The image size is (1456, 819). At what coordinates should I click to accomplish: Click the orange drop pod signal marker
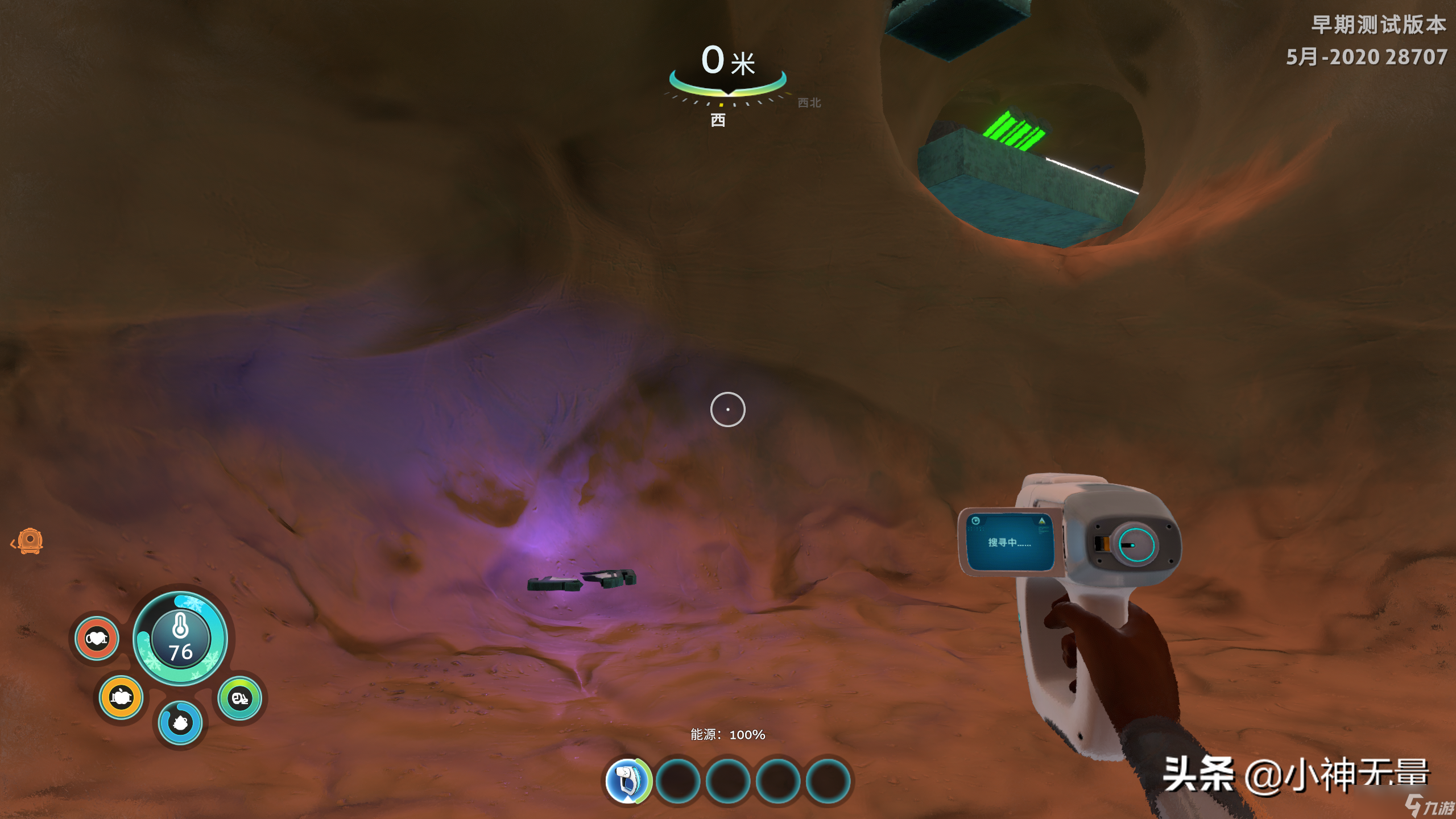[x=30, y=541]
